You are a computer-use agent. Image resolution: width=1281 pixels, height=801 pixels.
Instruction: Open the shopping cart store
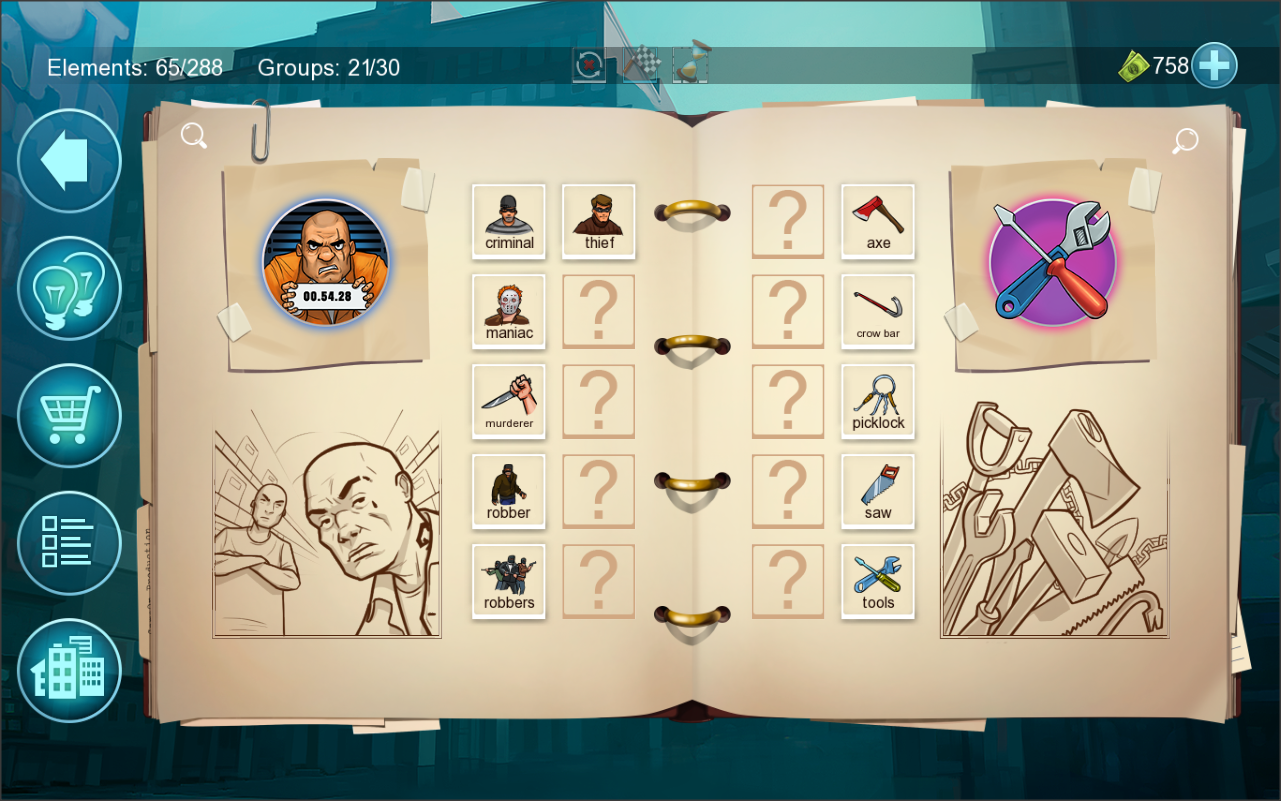coord(68,415)
